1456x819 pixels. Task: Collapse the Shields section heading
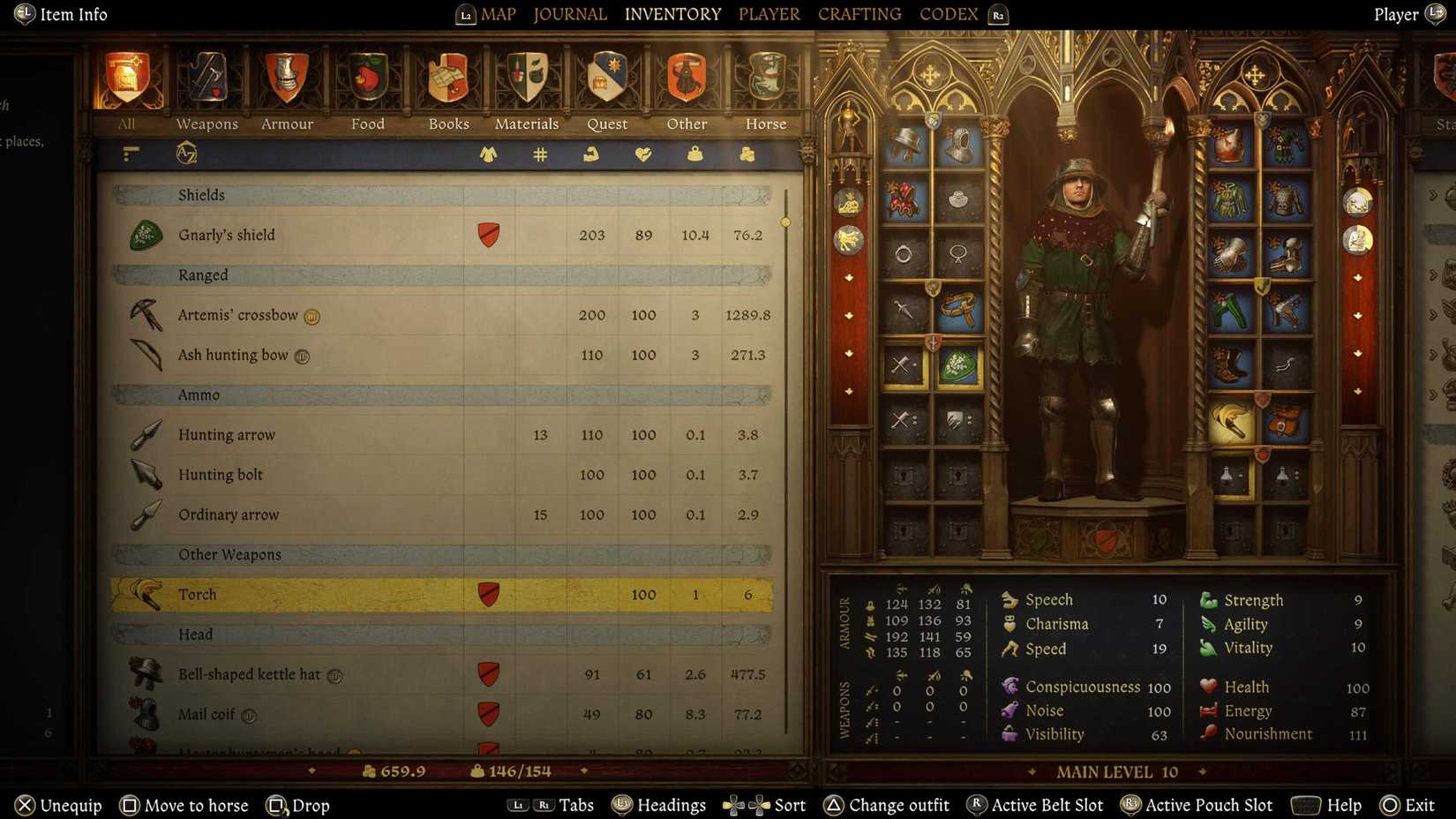(x=201, y=195)
